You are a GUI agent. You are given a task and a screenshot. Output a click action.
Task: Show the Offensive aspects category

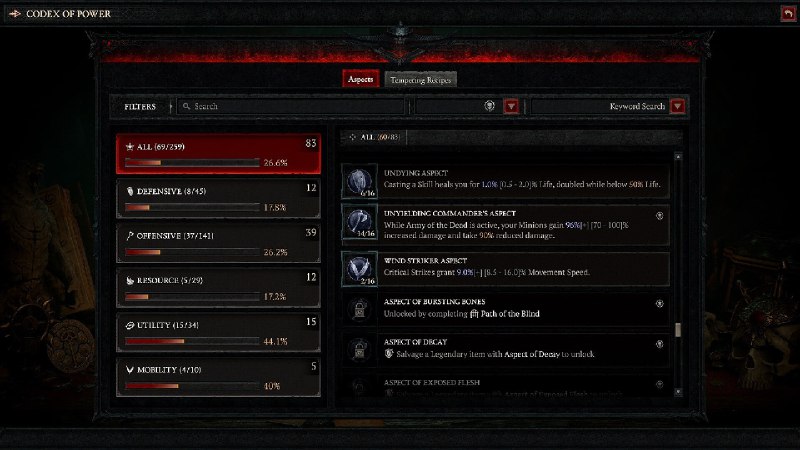point(218,242)
